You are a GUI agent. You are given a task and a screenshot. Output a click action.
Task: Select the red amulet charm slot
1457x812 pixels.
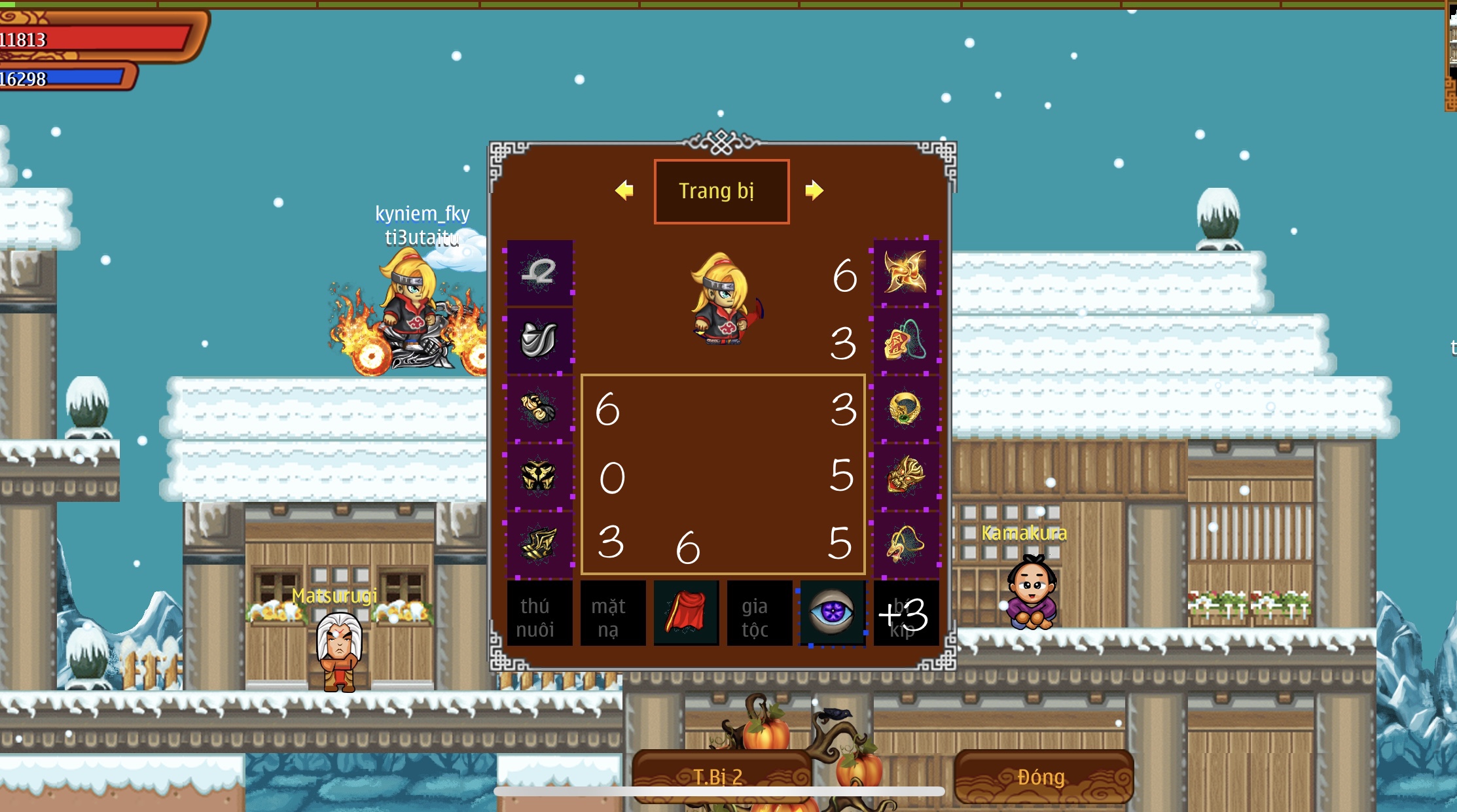[x=906, y=340]
